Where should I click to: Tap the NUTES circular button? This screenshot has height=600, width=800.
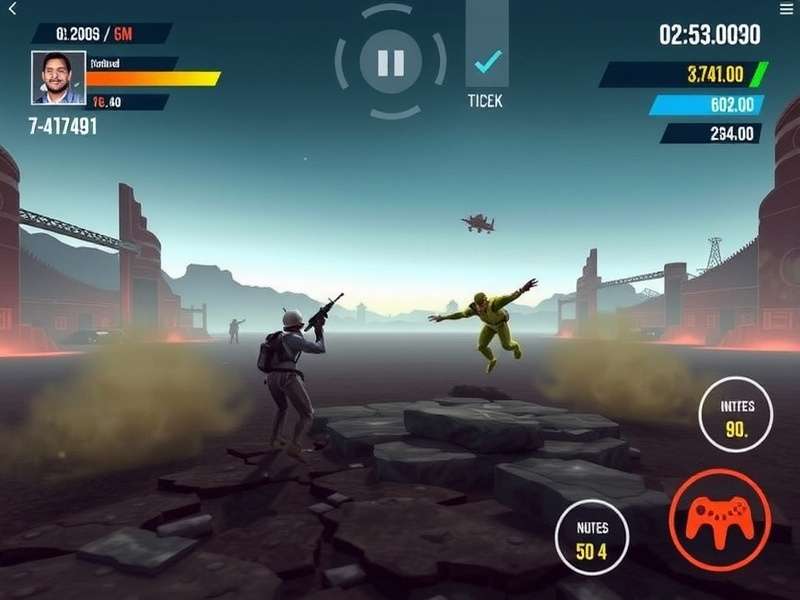tap(593, 537)
